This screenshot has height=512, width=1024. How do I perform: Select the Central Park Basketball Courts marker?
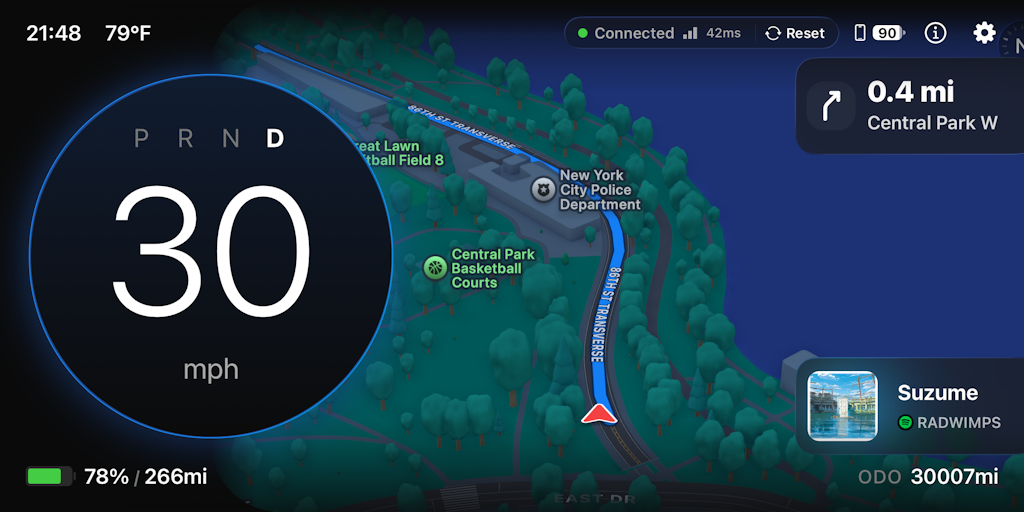coord(435,267)
